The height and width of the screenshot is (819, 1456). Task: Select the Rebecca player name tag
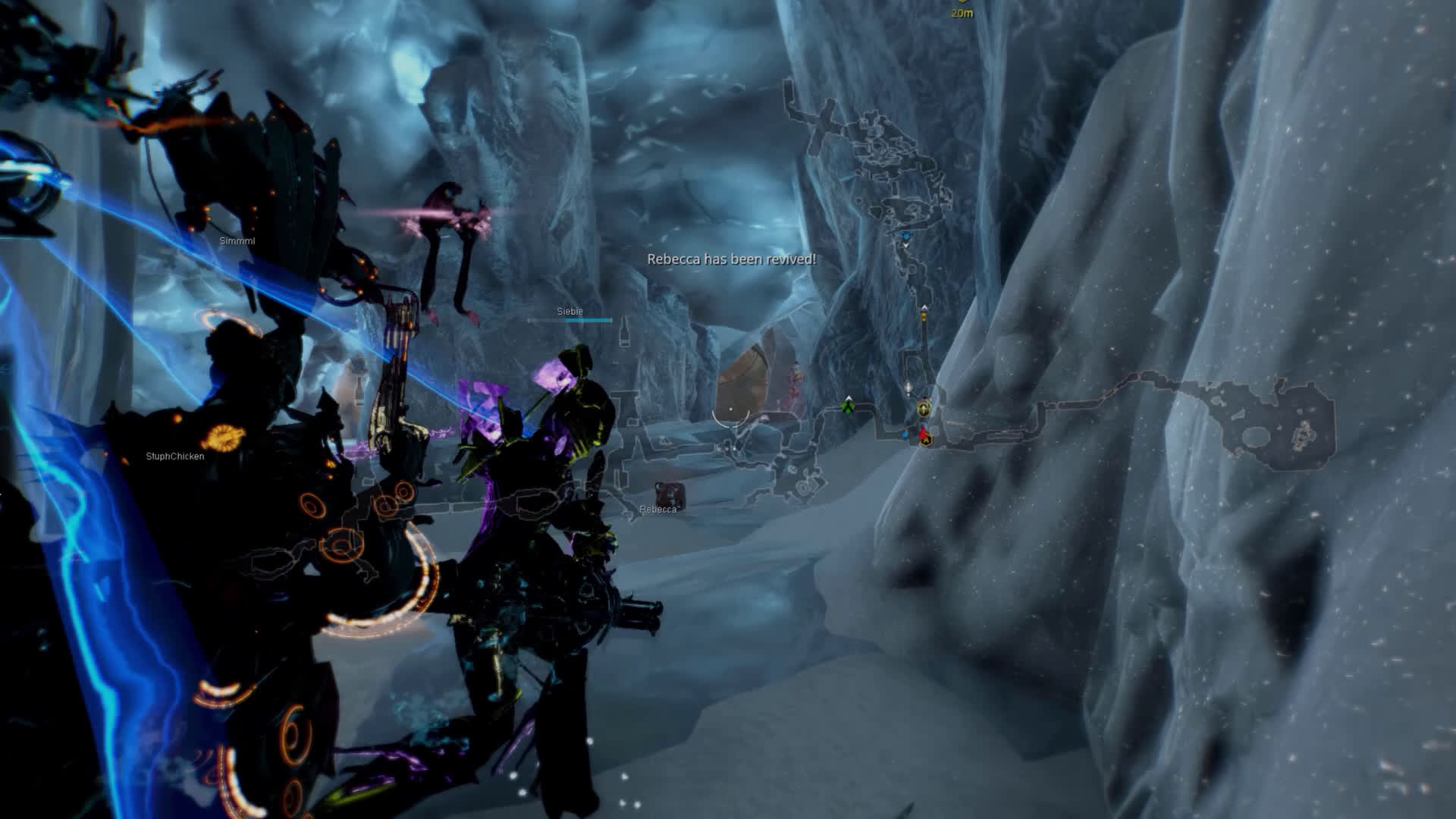pyautogui.click(x=657, y=510)
